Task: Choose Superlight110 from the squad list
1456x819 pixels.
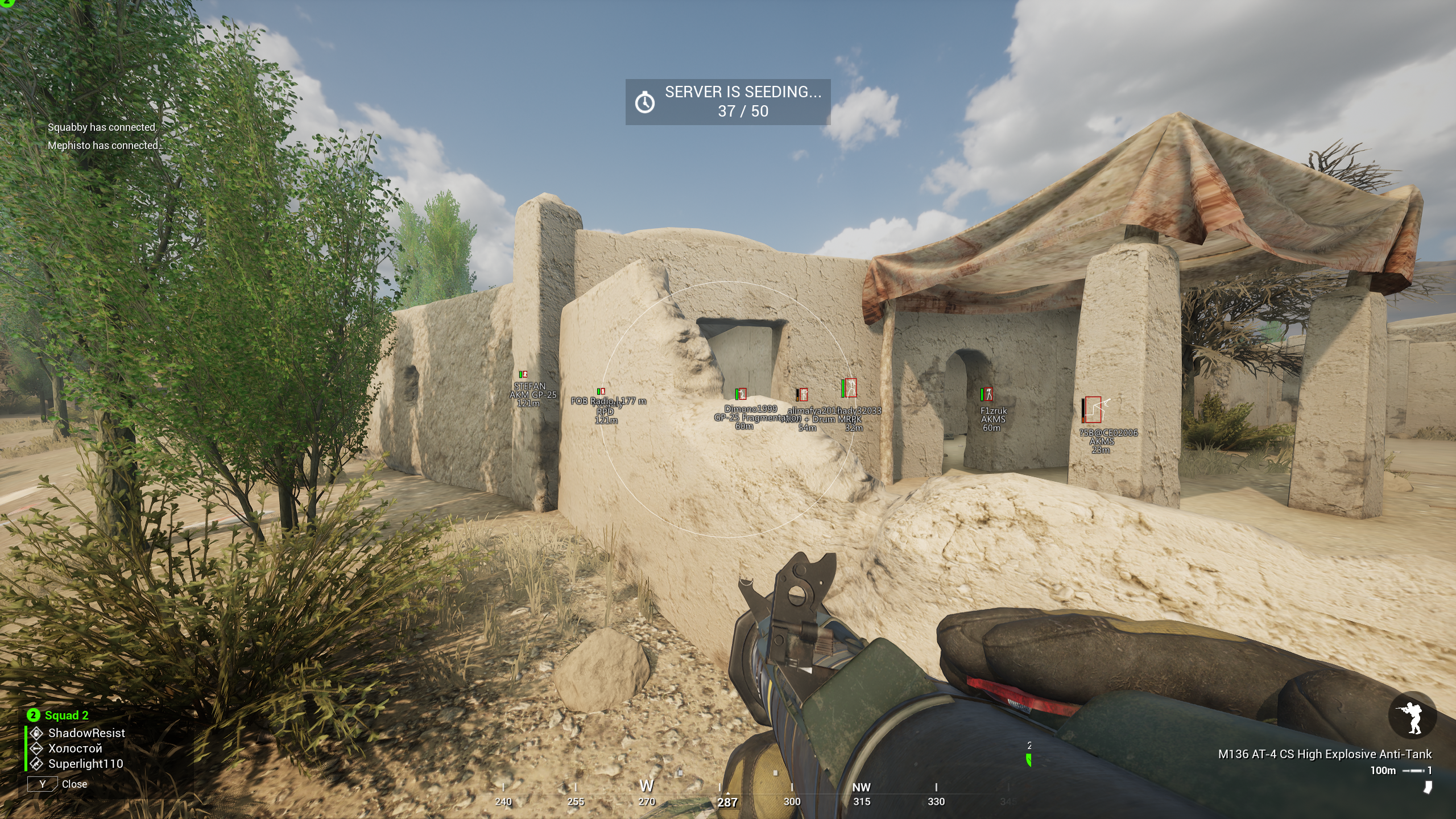Action: tap(85, 764)
